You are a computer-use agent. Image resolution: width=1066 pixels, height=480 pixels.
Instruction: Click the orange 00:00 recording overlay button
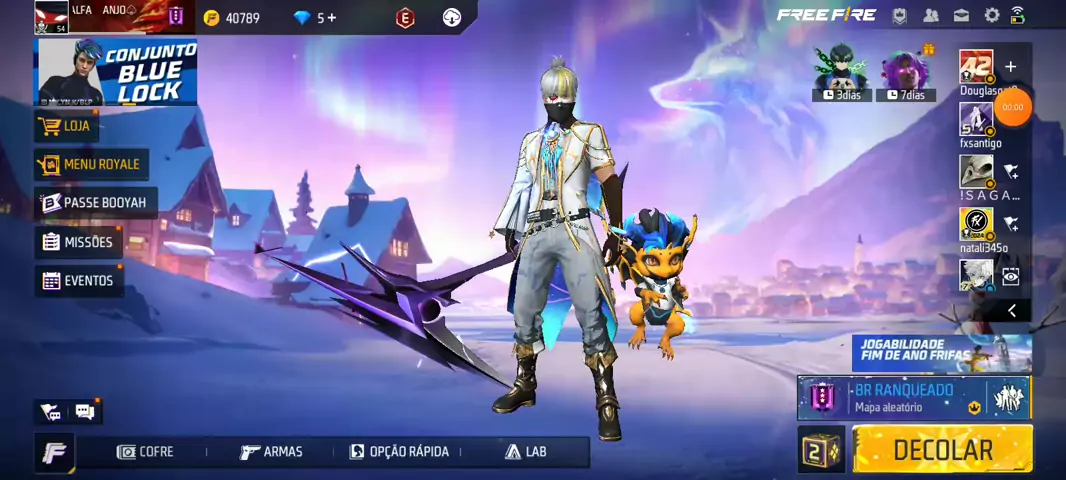point(1013,107)
